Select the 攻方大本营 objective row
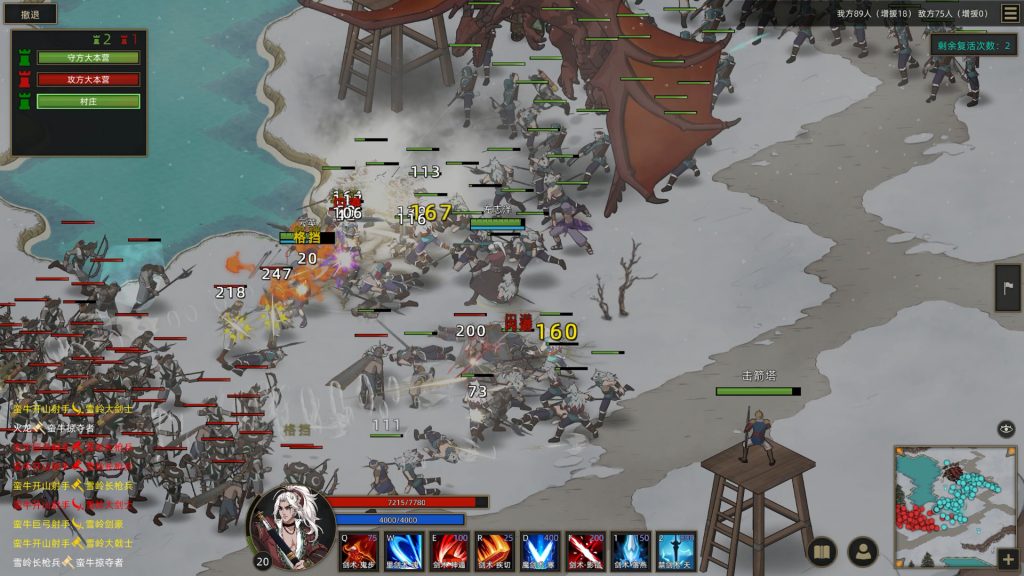The image size is (1024, 576). [88, 79]
